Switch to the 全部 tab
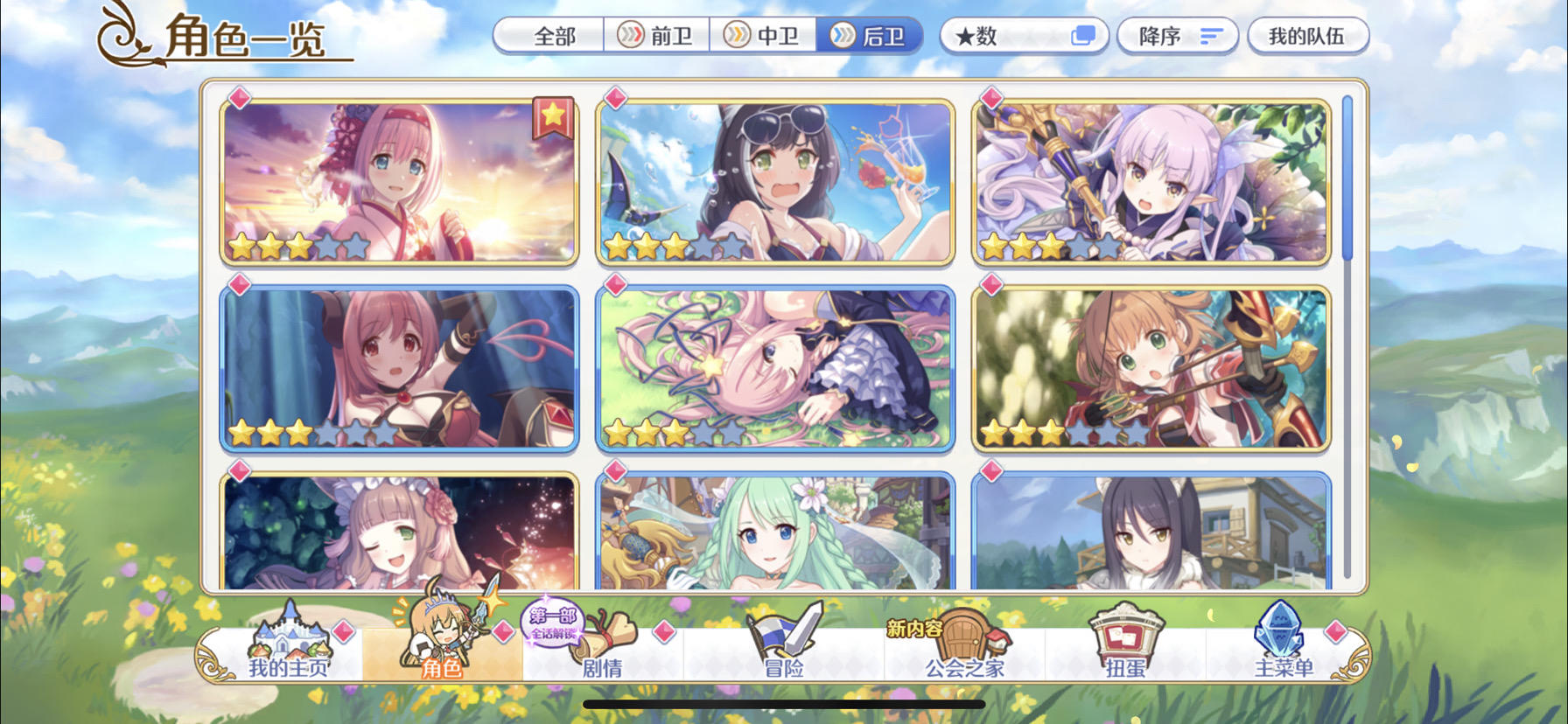 [549, 36]
